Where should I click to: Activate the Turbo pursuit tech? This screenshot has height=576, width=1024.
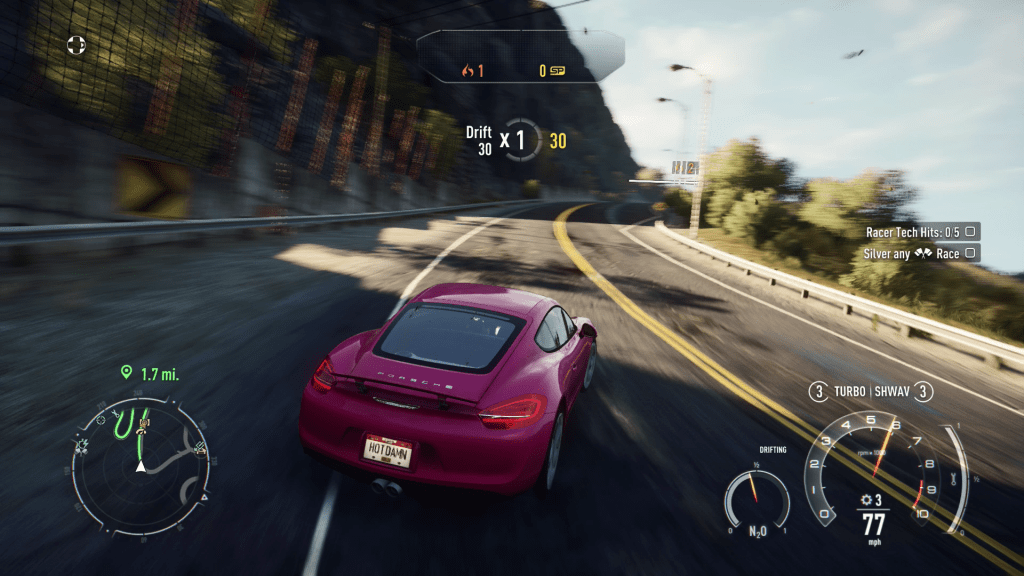point(848,392)
